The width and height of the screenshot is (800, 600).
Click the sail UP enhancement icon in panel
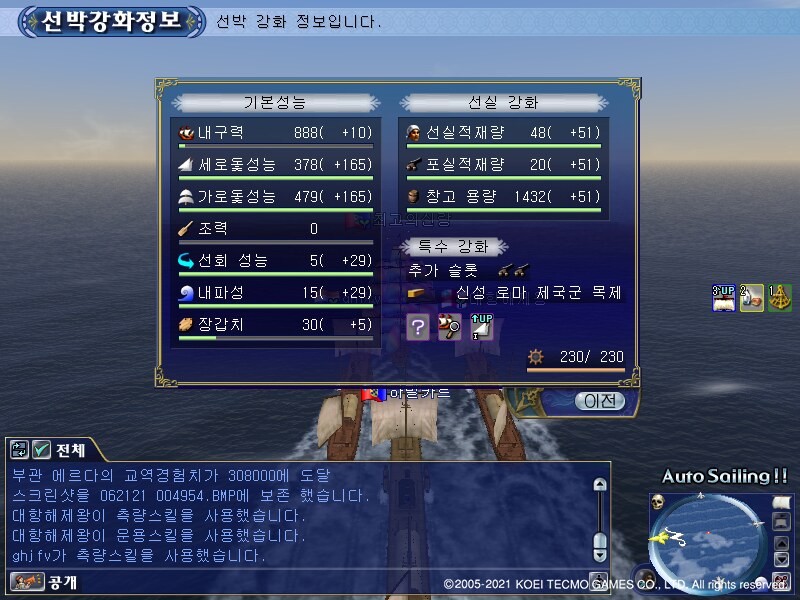pyautogui.click(x=481, y=326)
